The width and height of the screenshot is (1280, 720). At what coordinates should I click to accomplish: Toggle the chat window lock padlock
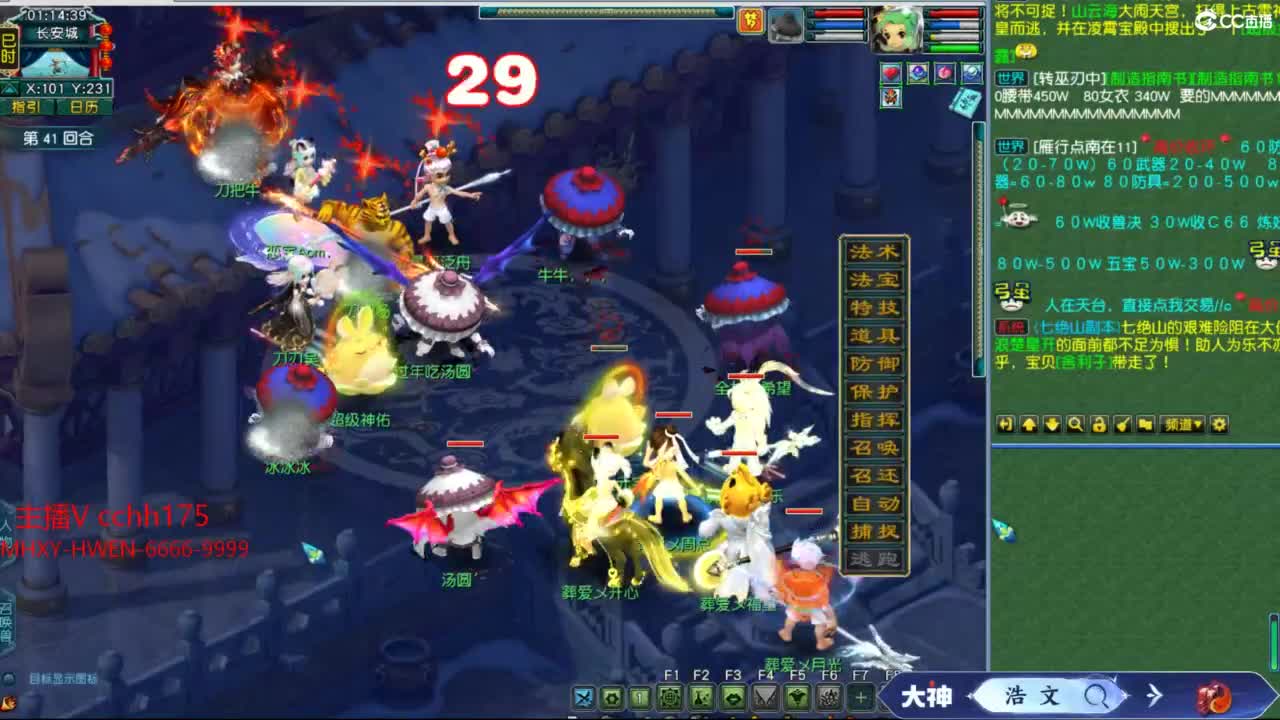tap(1100, 425)
